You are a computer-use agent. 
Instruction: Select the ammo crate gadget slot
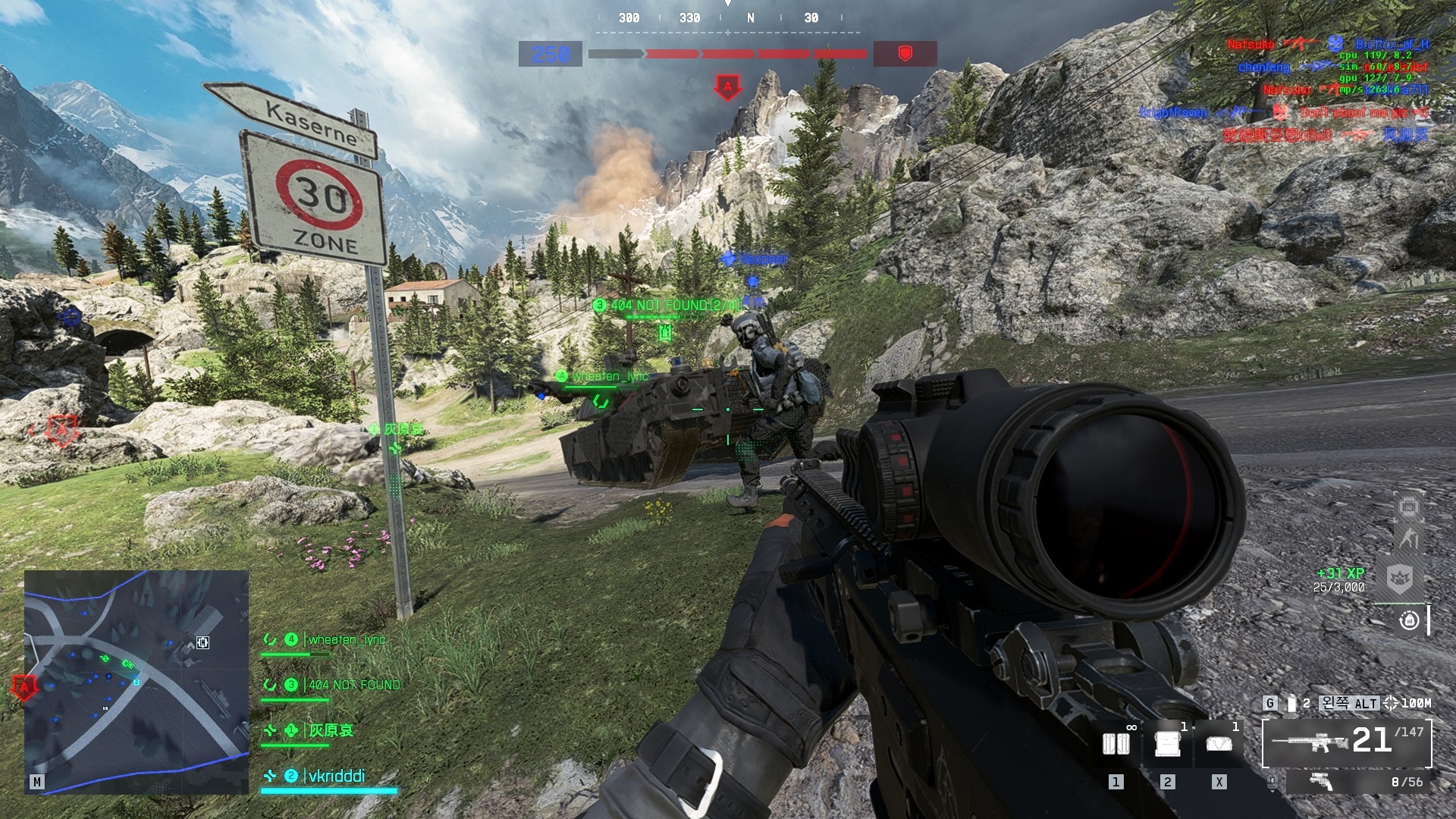tap(1167, 744)
